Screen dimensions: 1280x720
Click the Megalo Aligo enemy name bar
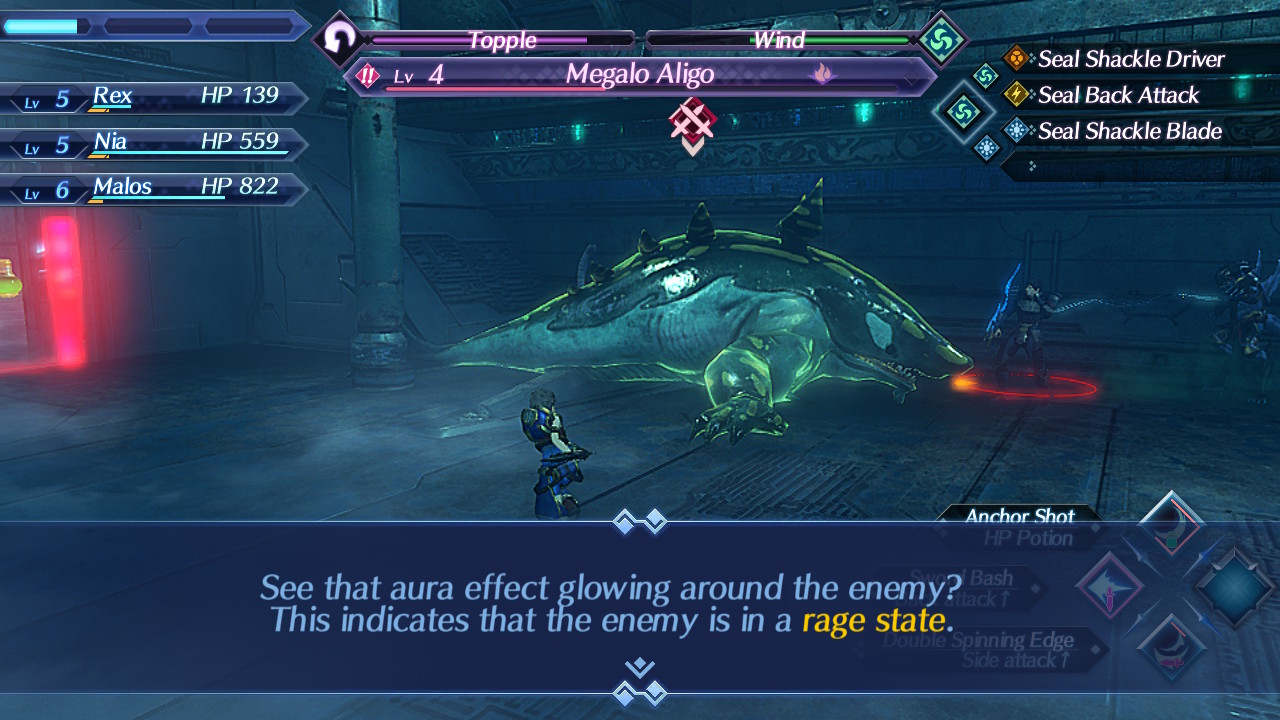pyautogui.click(x=640, y=75)
